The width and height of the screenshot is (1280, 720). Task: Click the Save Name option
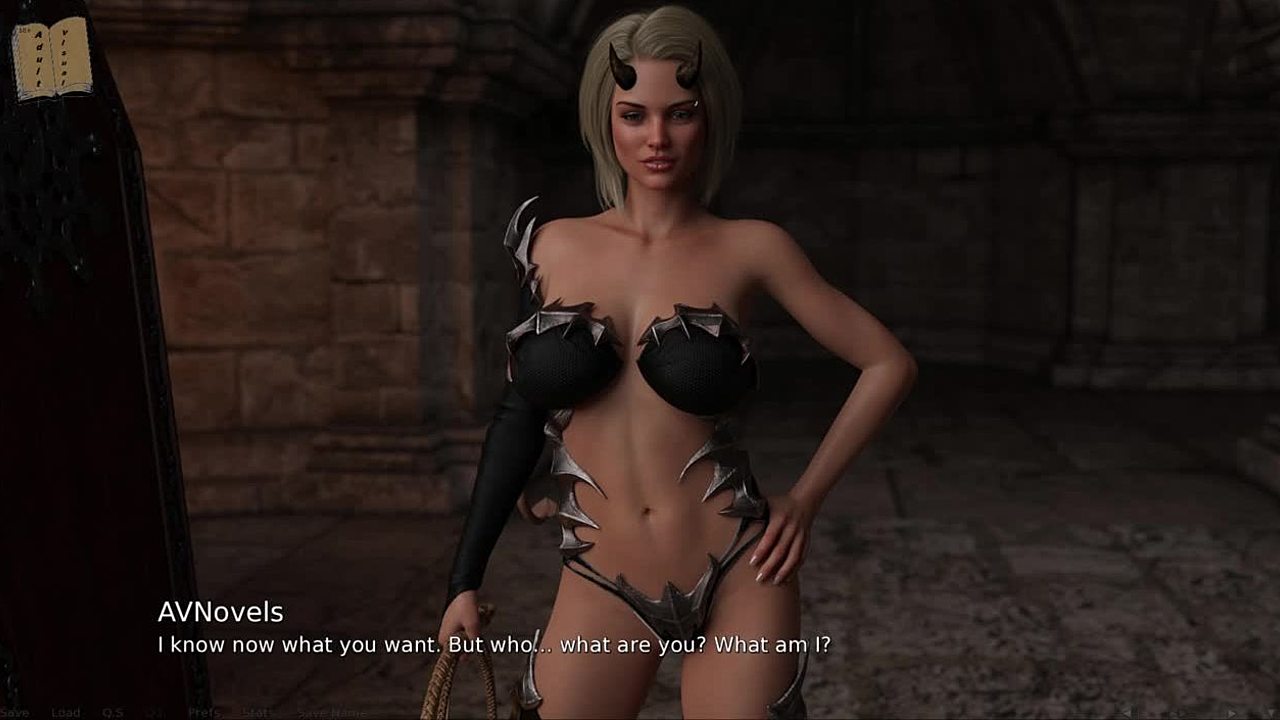tap(332, 712)
